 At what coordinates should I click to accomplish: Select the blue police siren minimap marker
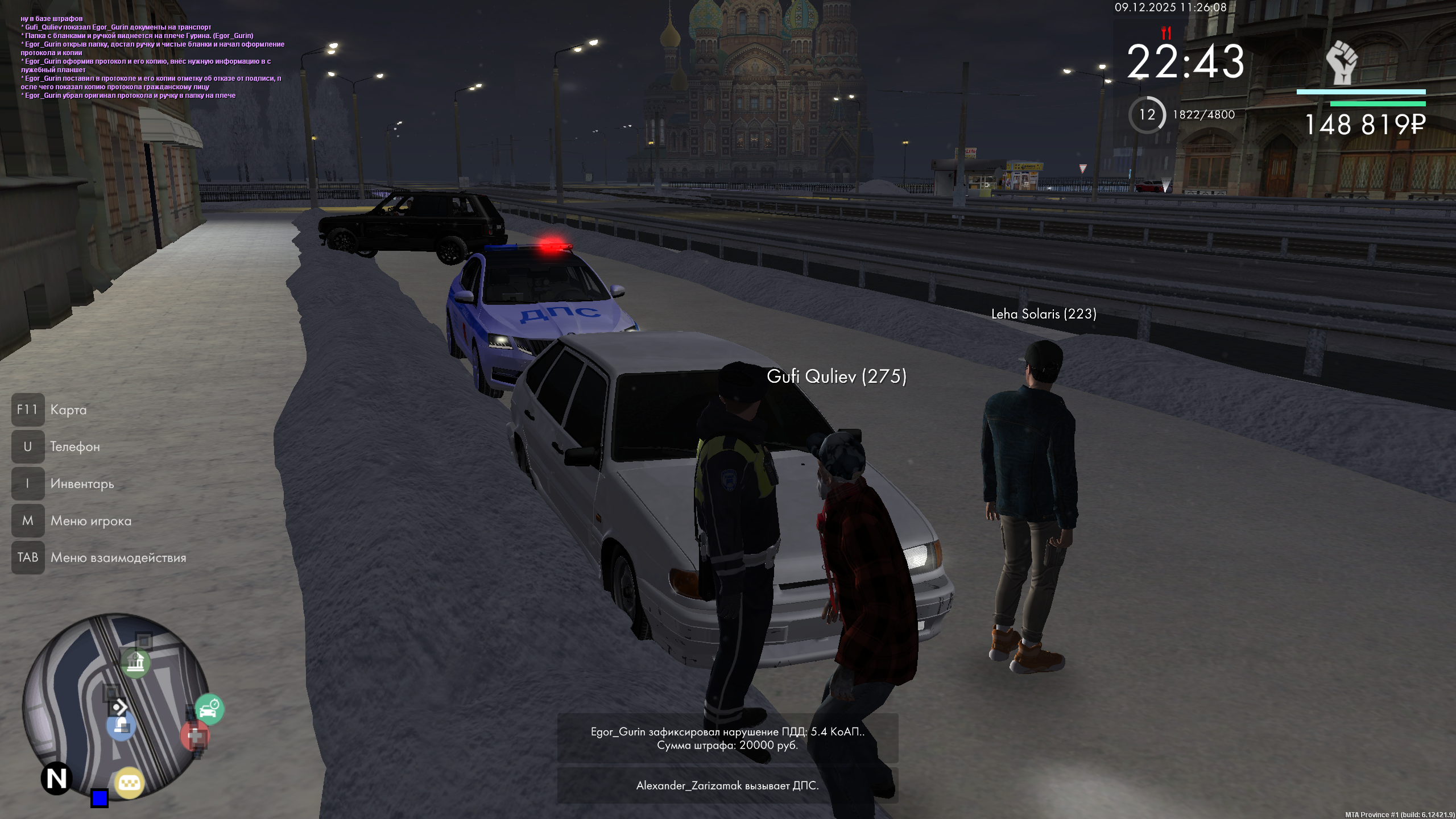pos(121,725)
